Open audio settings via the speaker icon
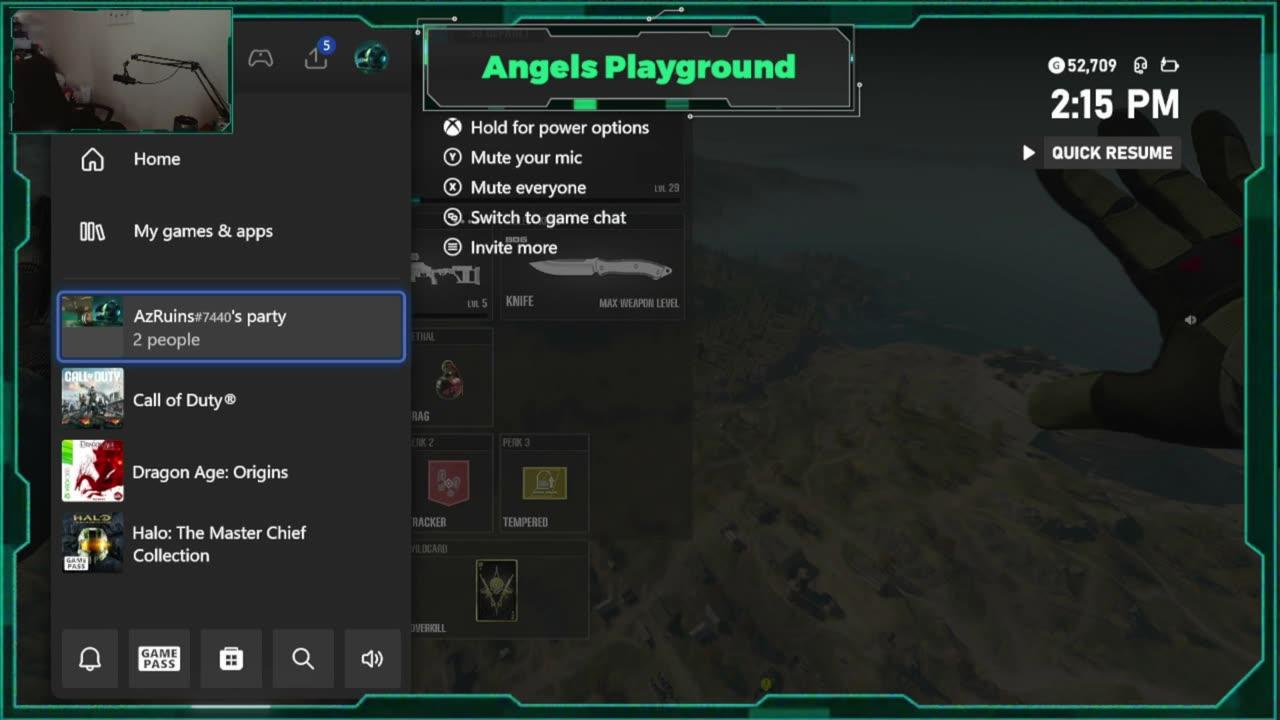Image resolution: width=1280 pixels, height=720 pixels. [373, 658]
